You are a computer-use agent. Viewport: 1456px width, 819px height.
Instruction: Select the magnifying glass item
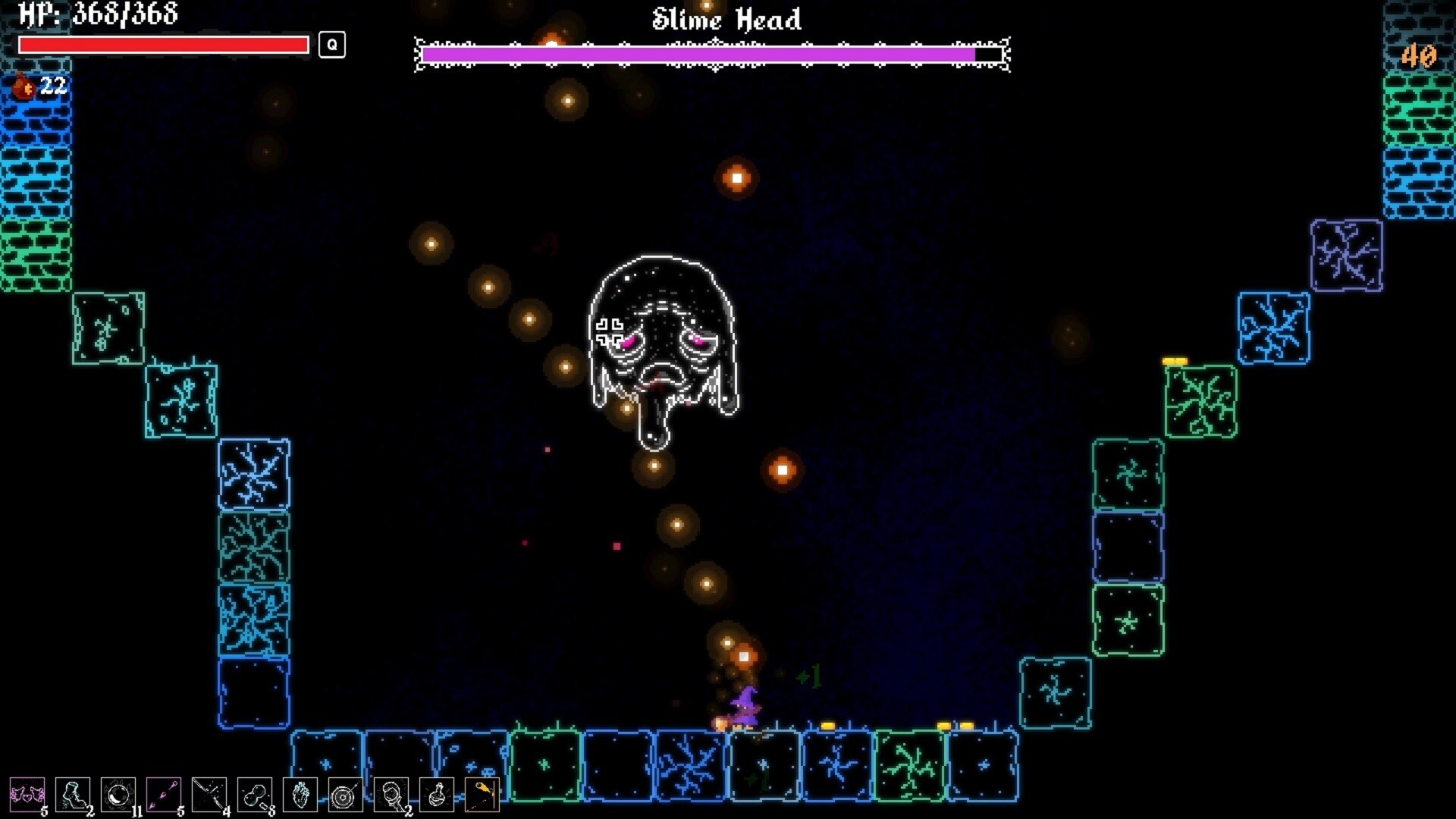tap(391, 795)
